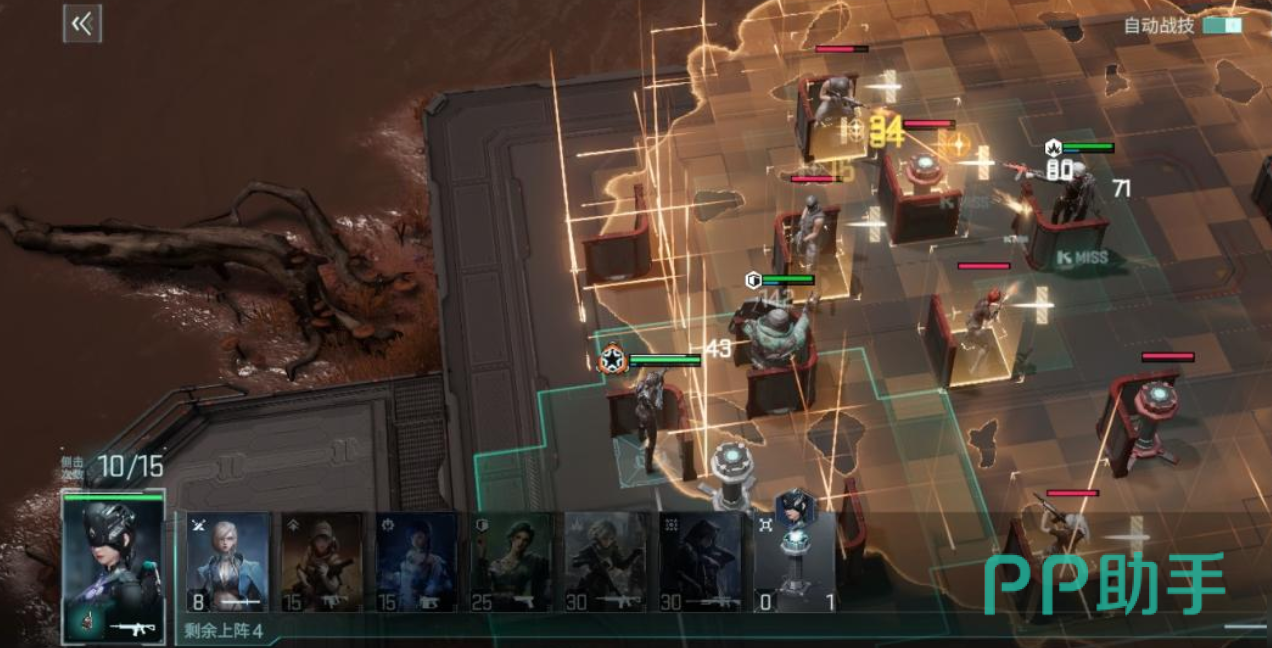The height and width of the screenshot is (648, 1272).
Task: Pick the hooded gunner card in brown
Action: tap(322, 562)
